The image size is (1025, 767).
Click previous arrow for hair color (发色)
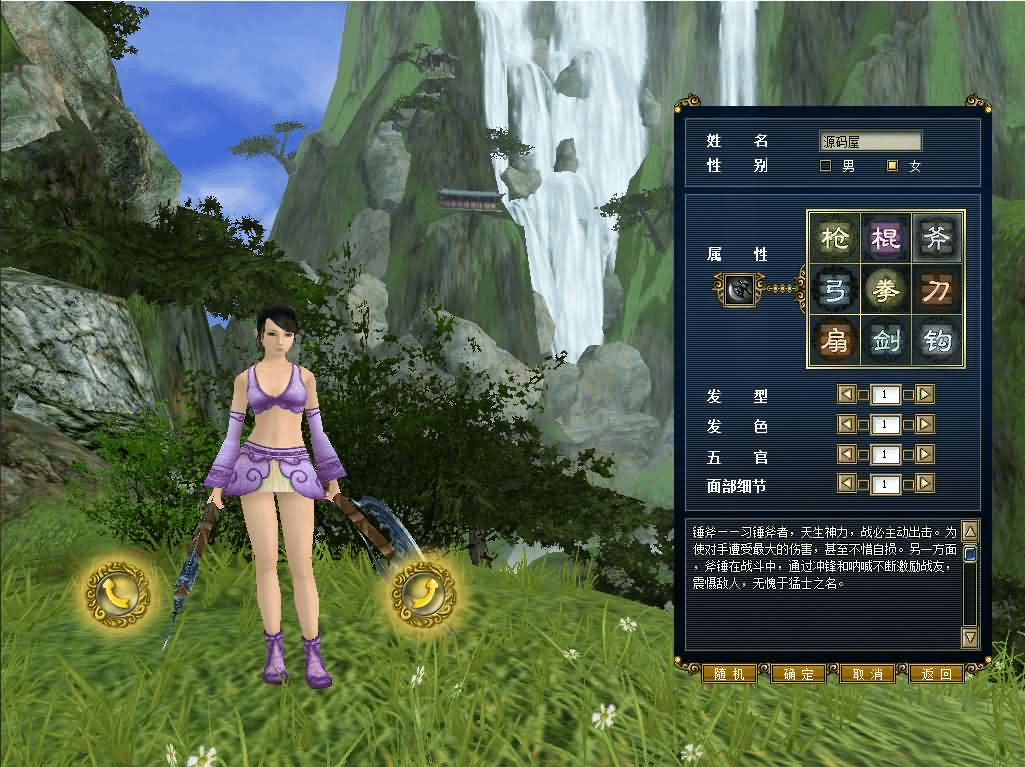click(846, 424)
